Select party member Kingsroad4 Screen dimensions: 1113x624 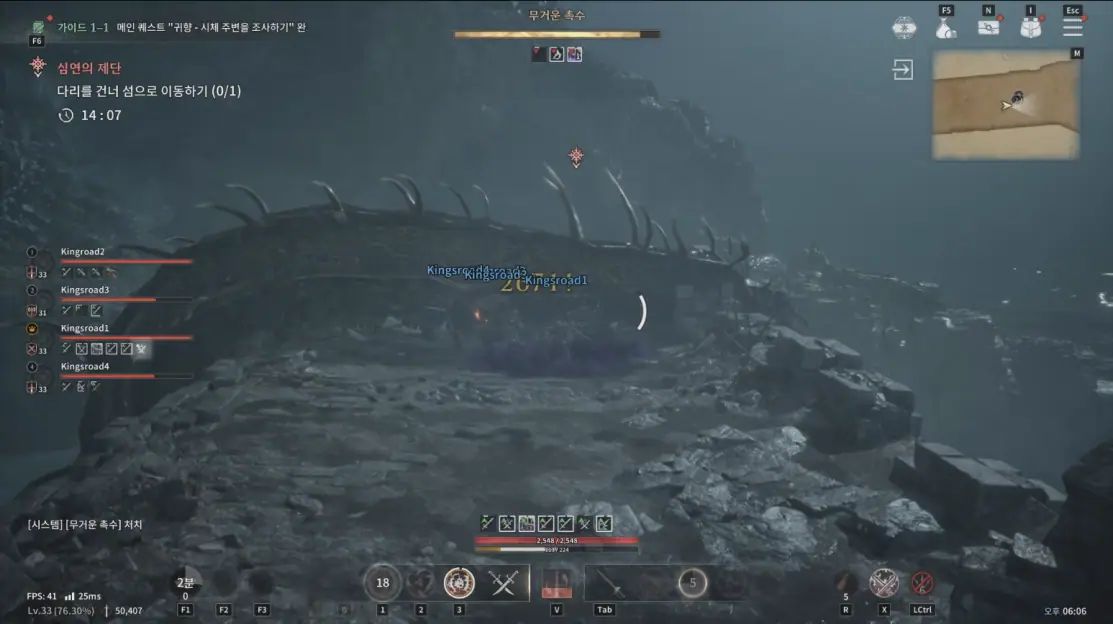pyautogui.click(x=85, y=366)
